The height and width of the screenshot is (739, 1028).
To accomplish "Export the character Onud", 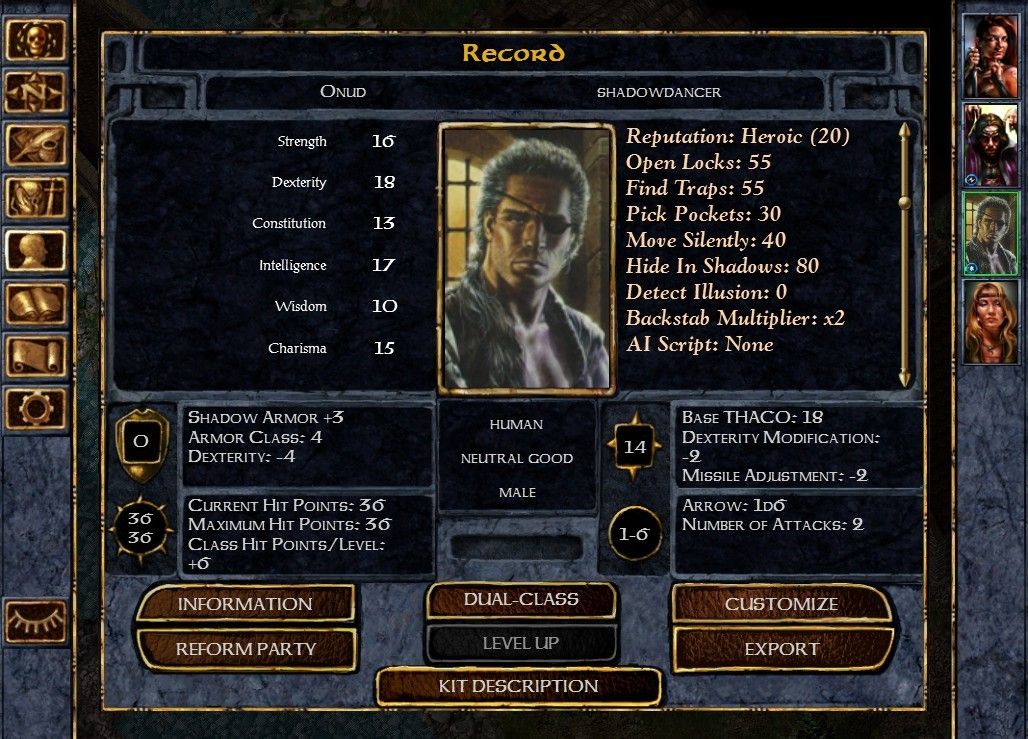I will click(781, 649).
